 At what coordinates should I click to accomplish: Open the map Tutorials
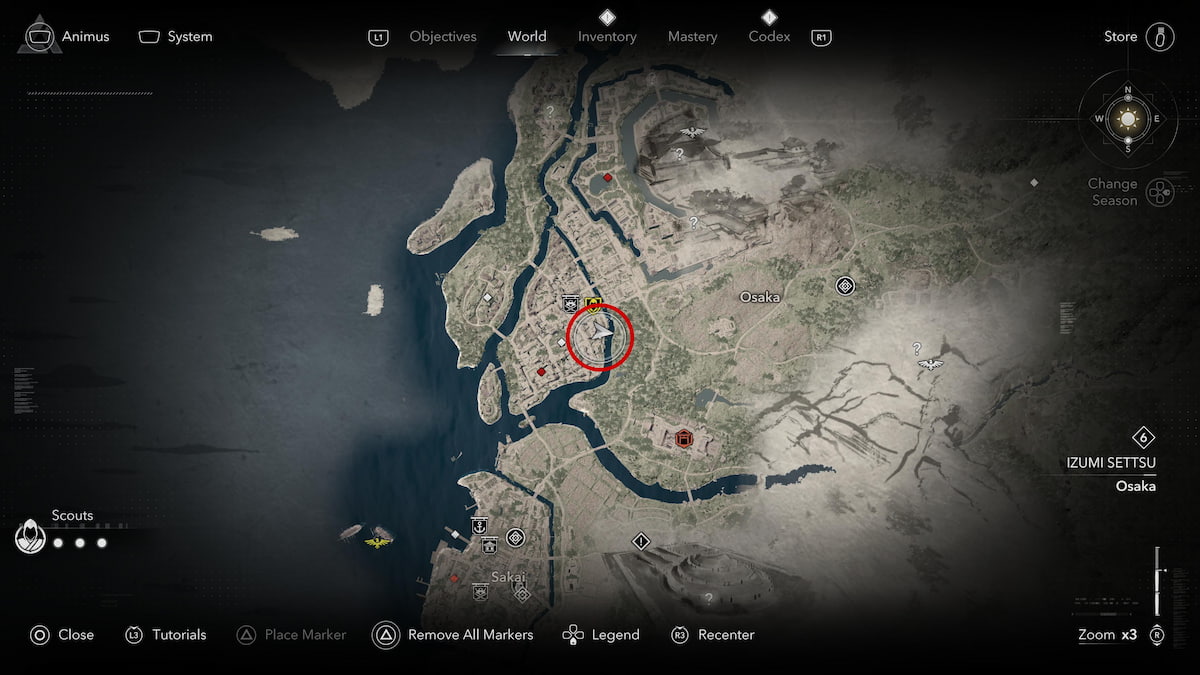pos(166,634)
